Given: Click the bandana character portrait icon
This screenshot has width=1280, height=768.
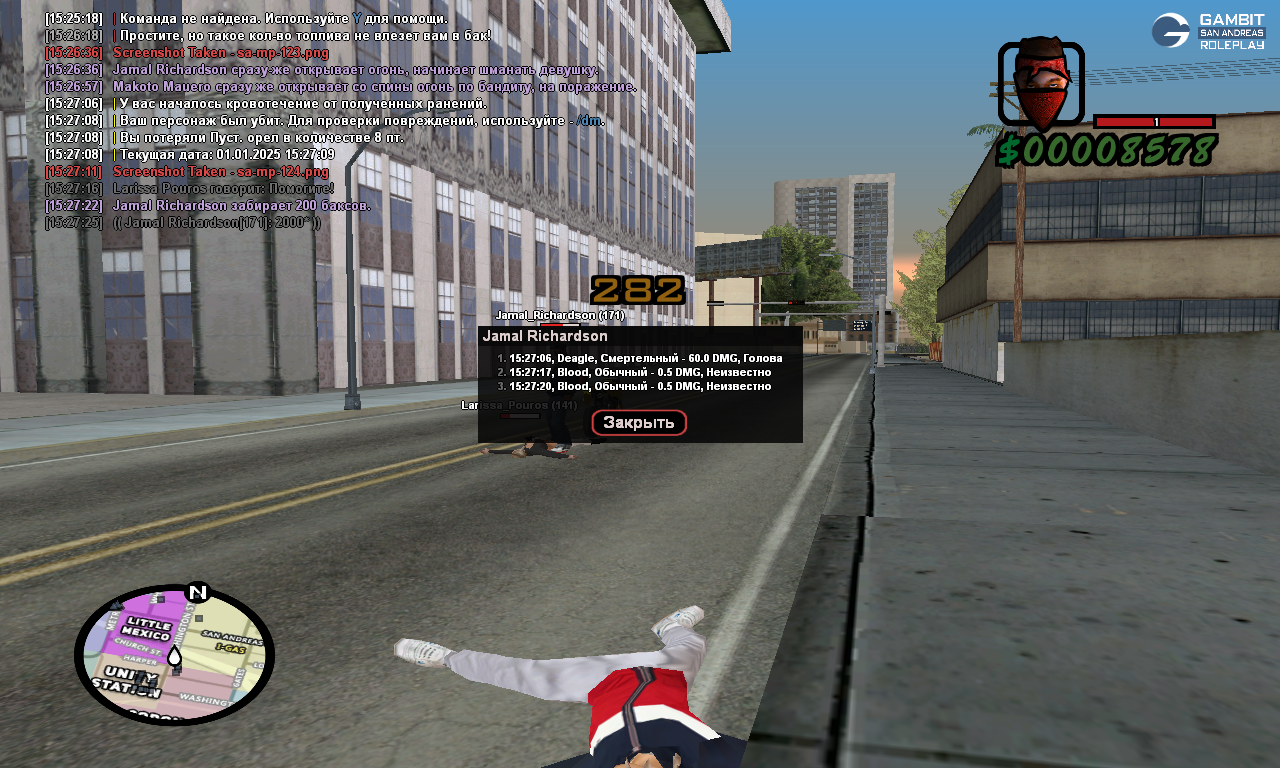Looking at the screenshot, I should tap(1041, 84).
